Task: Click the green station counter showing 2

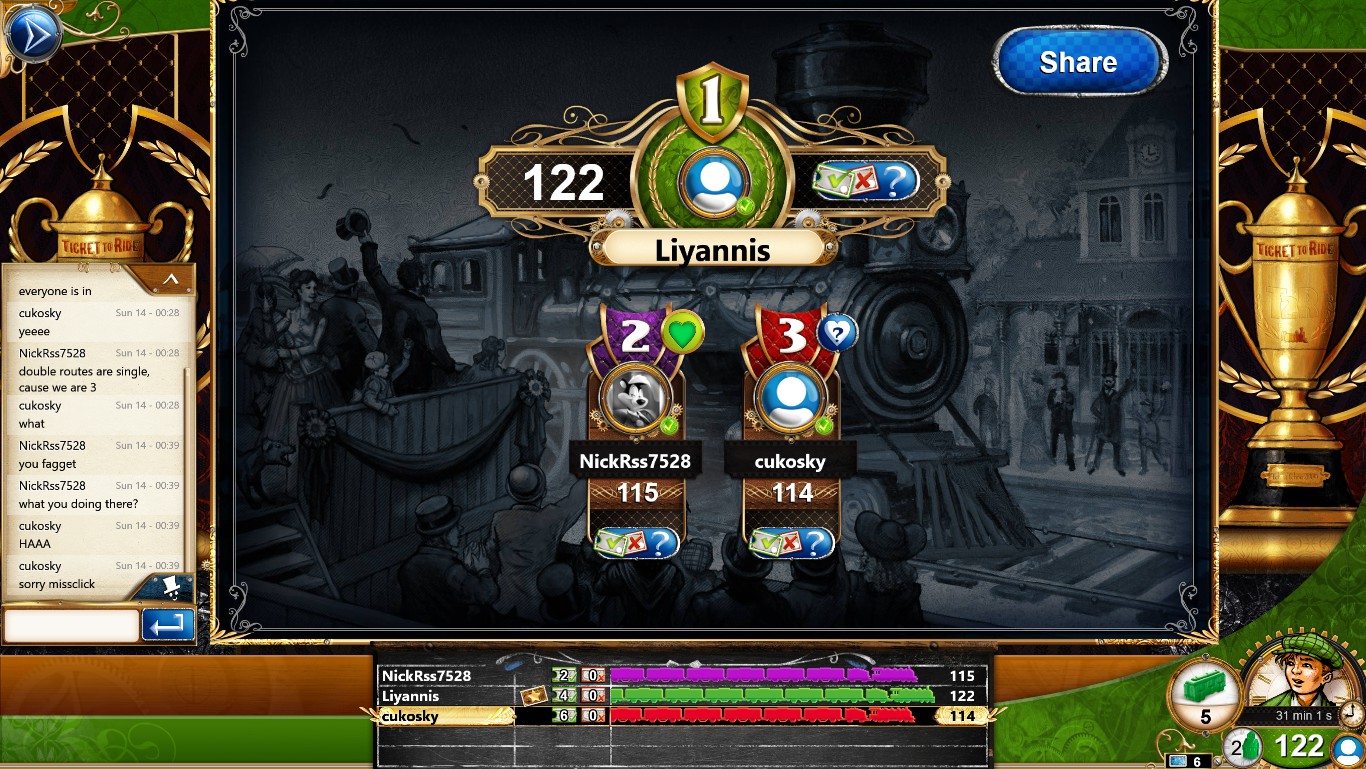Action: click(x=1243, y=746)
